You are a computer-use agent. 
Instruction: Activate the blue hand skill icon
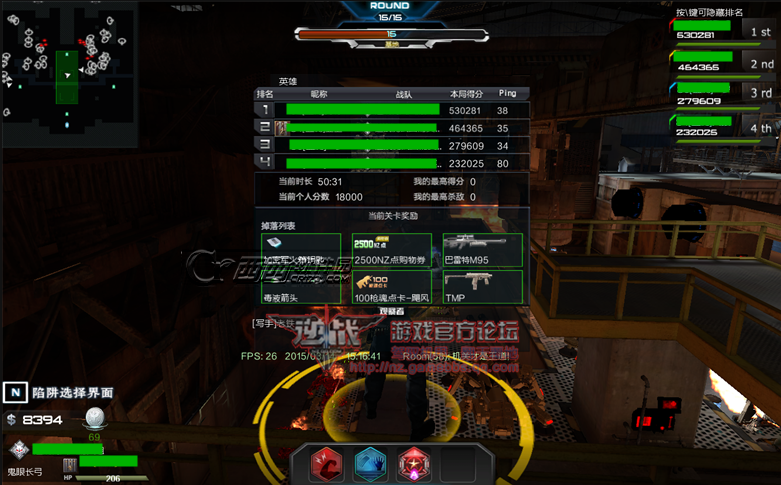coord(370,464)
